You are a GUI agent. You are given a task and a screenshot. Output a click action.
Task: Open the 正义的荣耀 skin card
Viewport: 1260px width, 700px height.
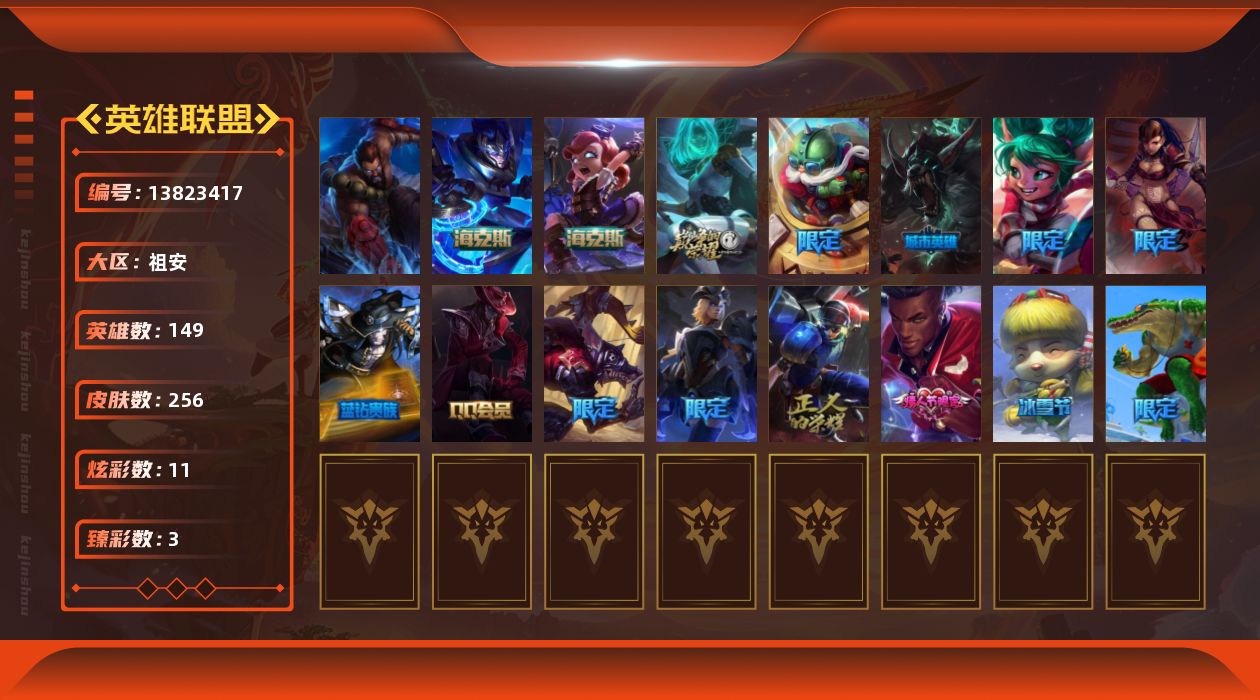(x=818, y=364)
